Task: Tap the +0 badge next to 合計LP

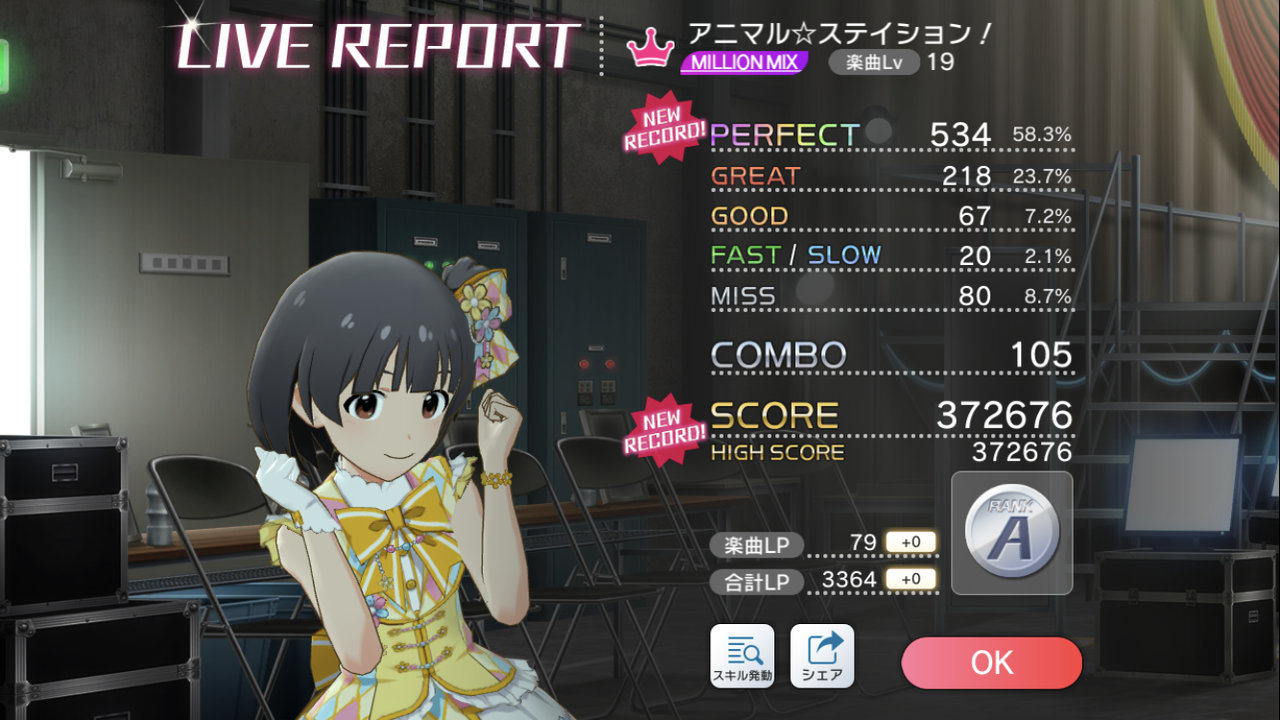Action: tap(912, 580)
